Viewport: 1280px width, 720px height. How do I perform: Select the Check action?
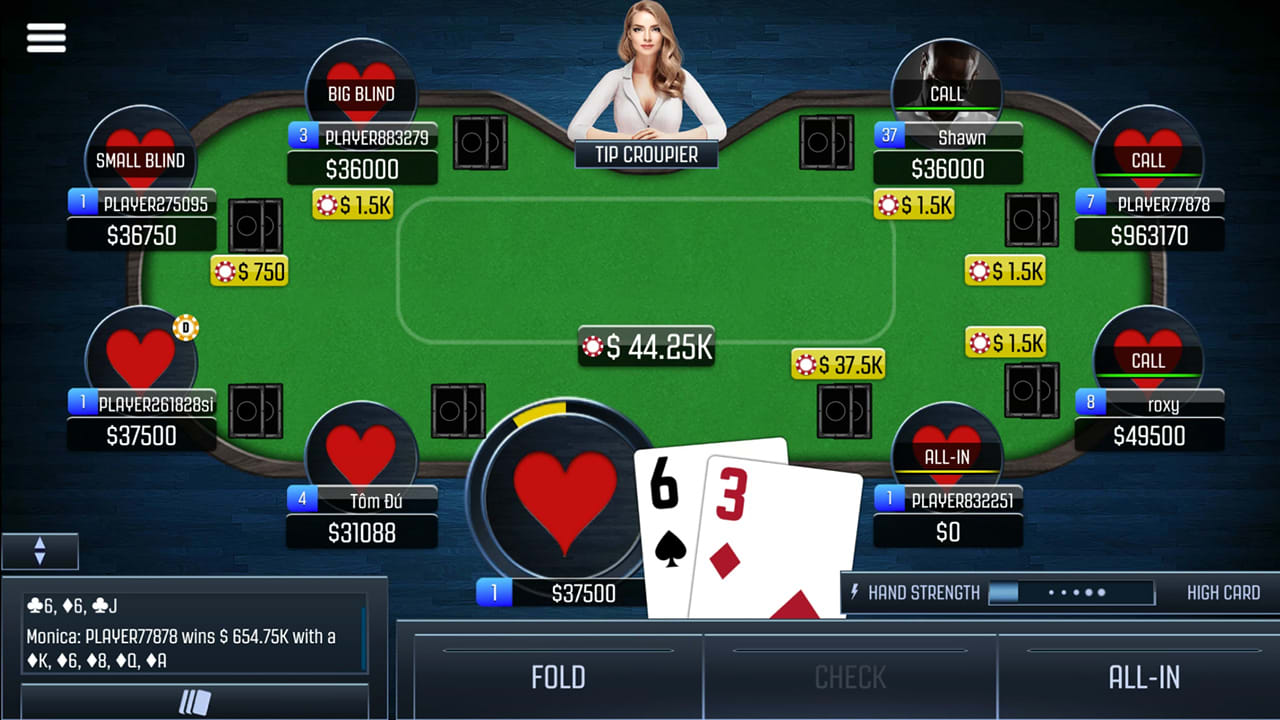849,677
